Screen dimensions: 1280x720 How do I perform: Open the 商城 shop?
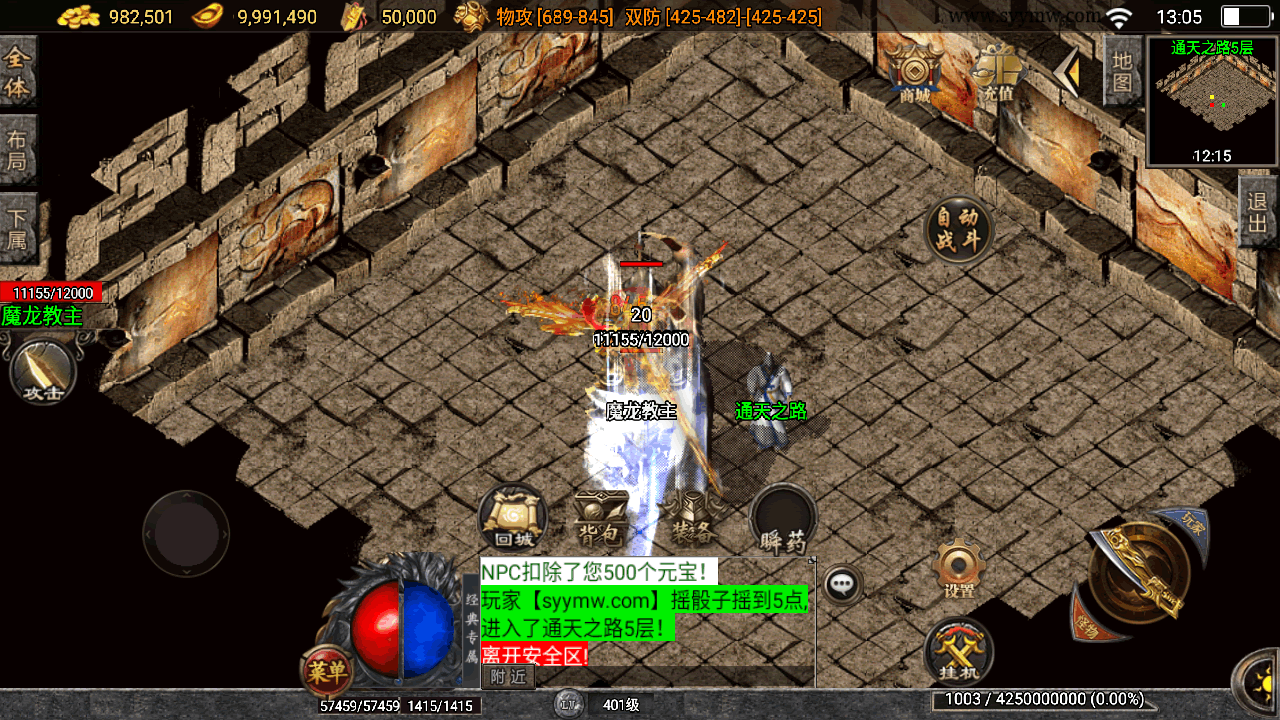point(914,73)
